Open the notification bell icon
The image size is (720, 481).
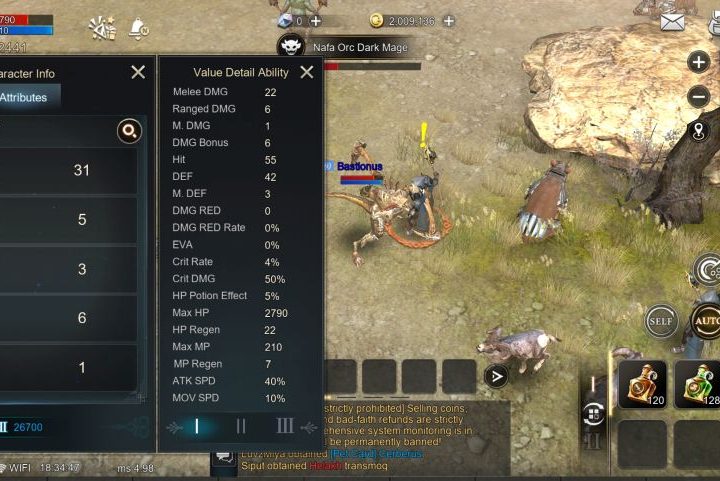pos(139,27)
